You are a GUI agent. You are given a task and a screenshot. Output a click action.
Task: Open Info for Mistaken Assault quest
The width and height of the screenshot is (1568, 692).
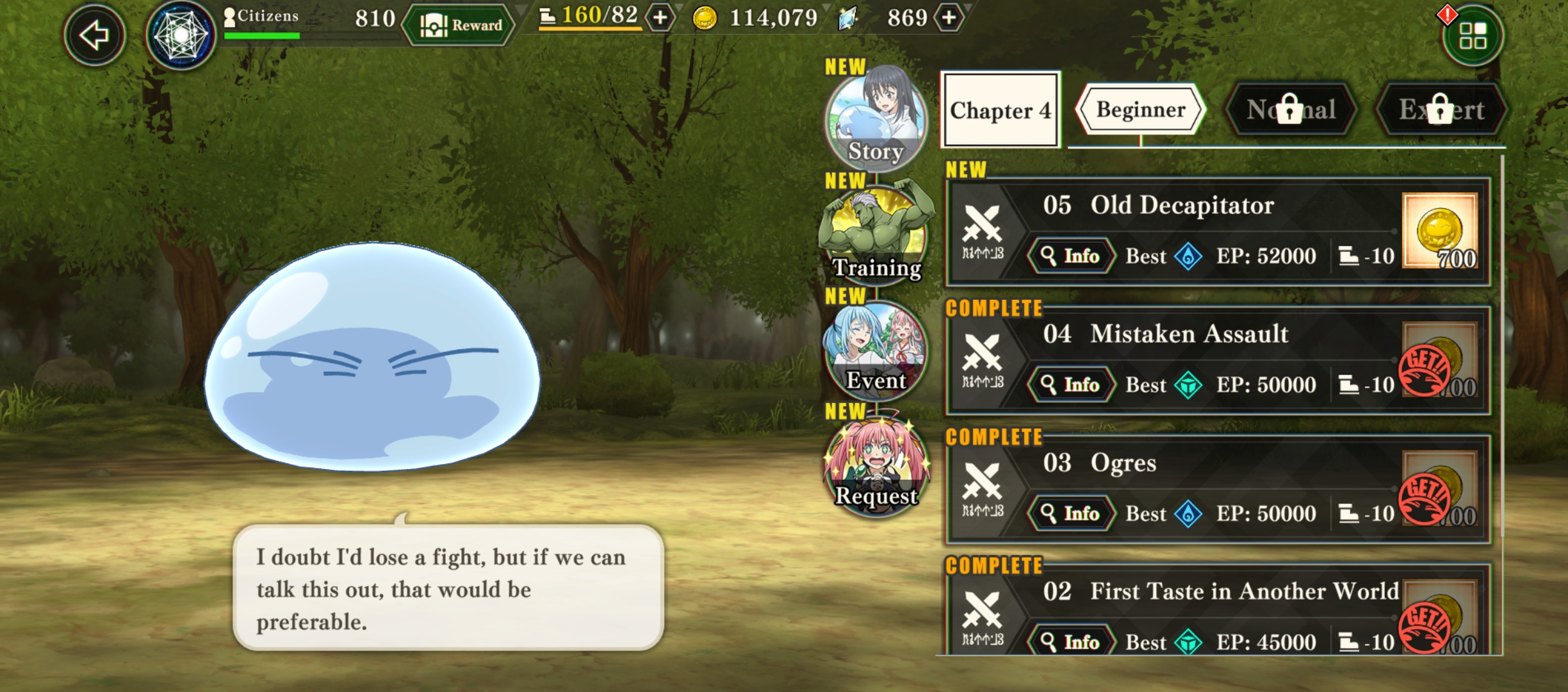1070,384
